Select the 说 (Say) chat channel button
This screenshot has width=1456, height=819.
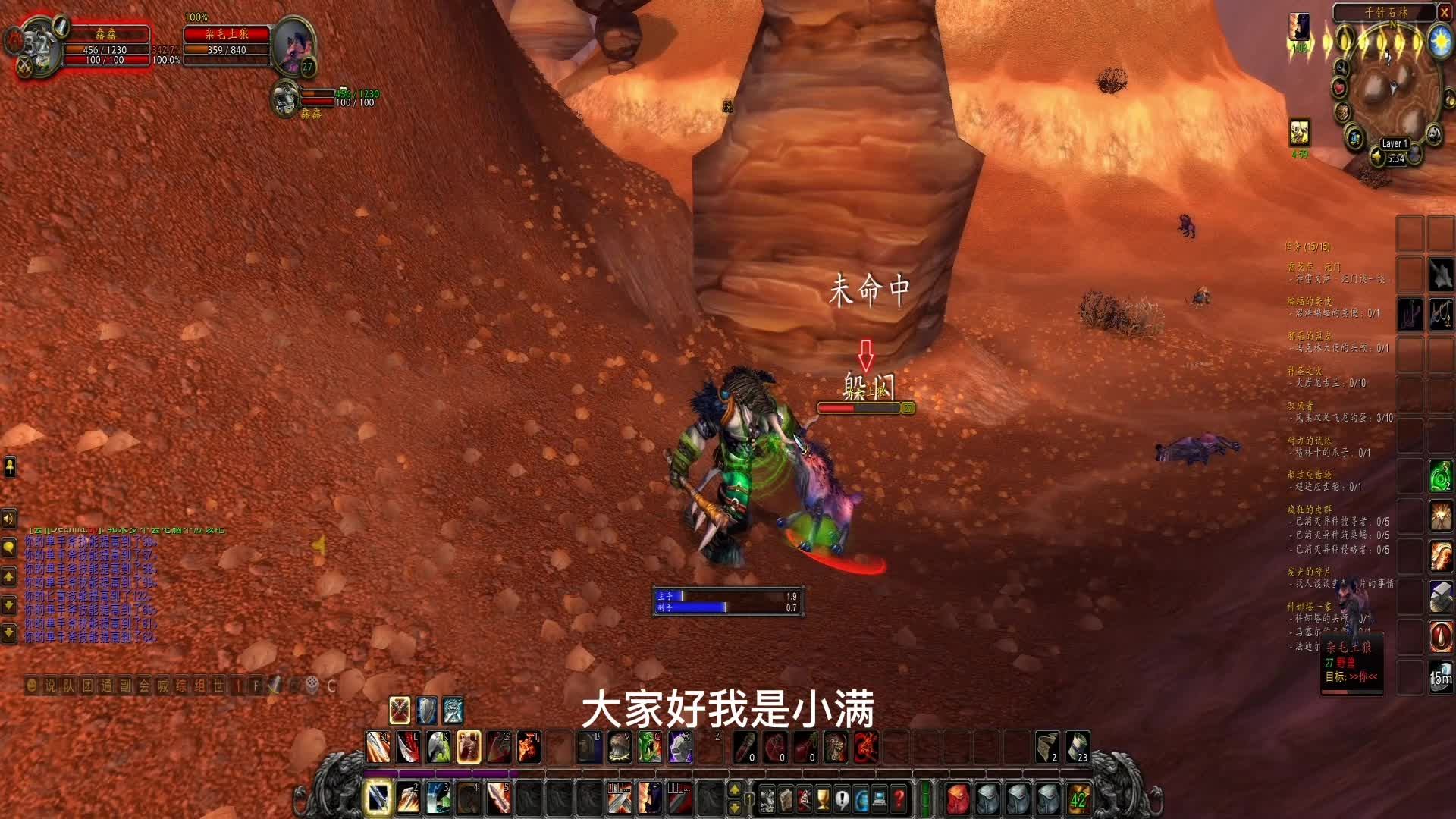pyautogui.click(x=50, y=686)
